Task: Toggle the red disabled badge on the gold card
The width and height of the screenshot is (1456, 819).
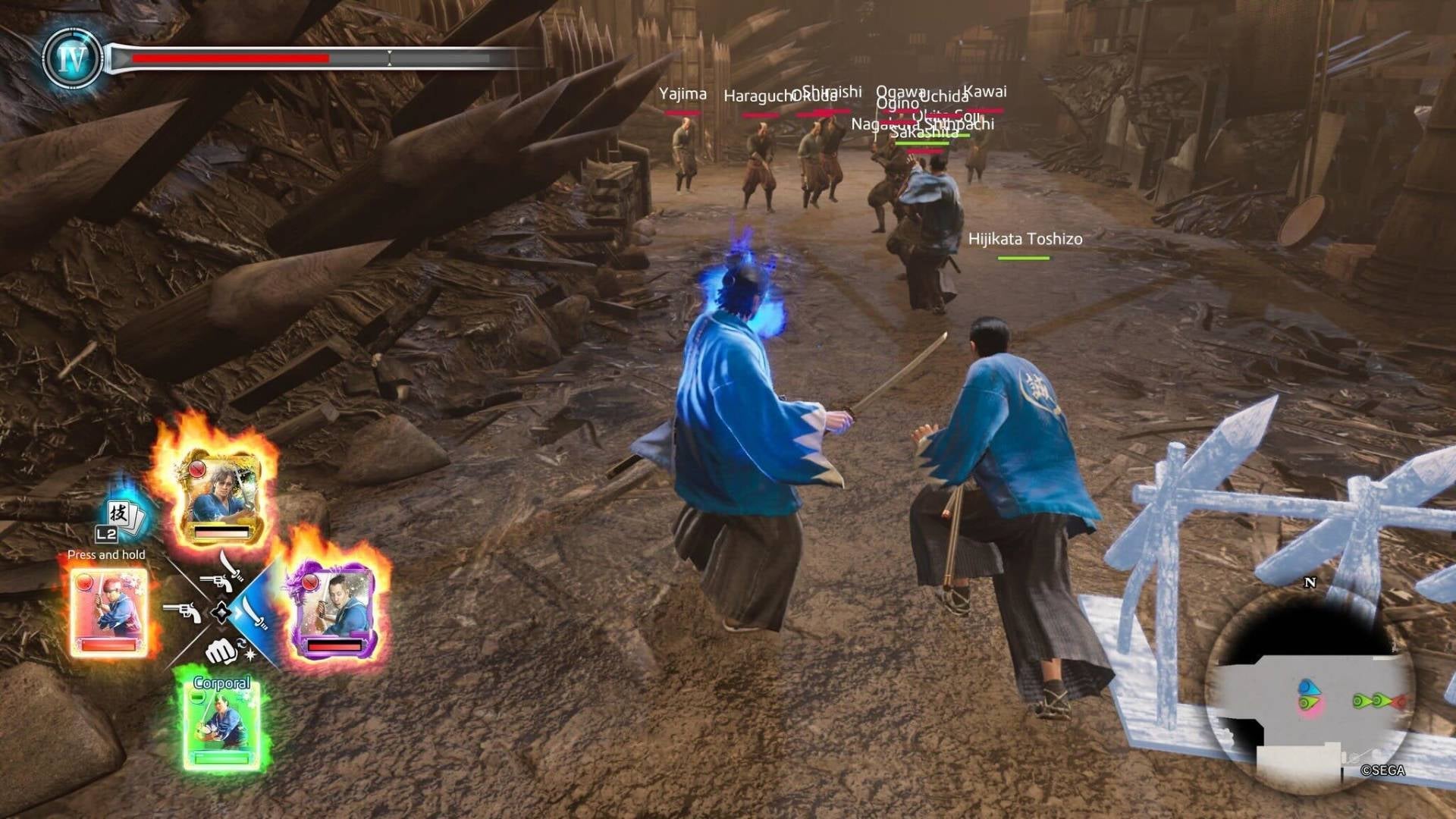Action: coord(197,469)
